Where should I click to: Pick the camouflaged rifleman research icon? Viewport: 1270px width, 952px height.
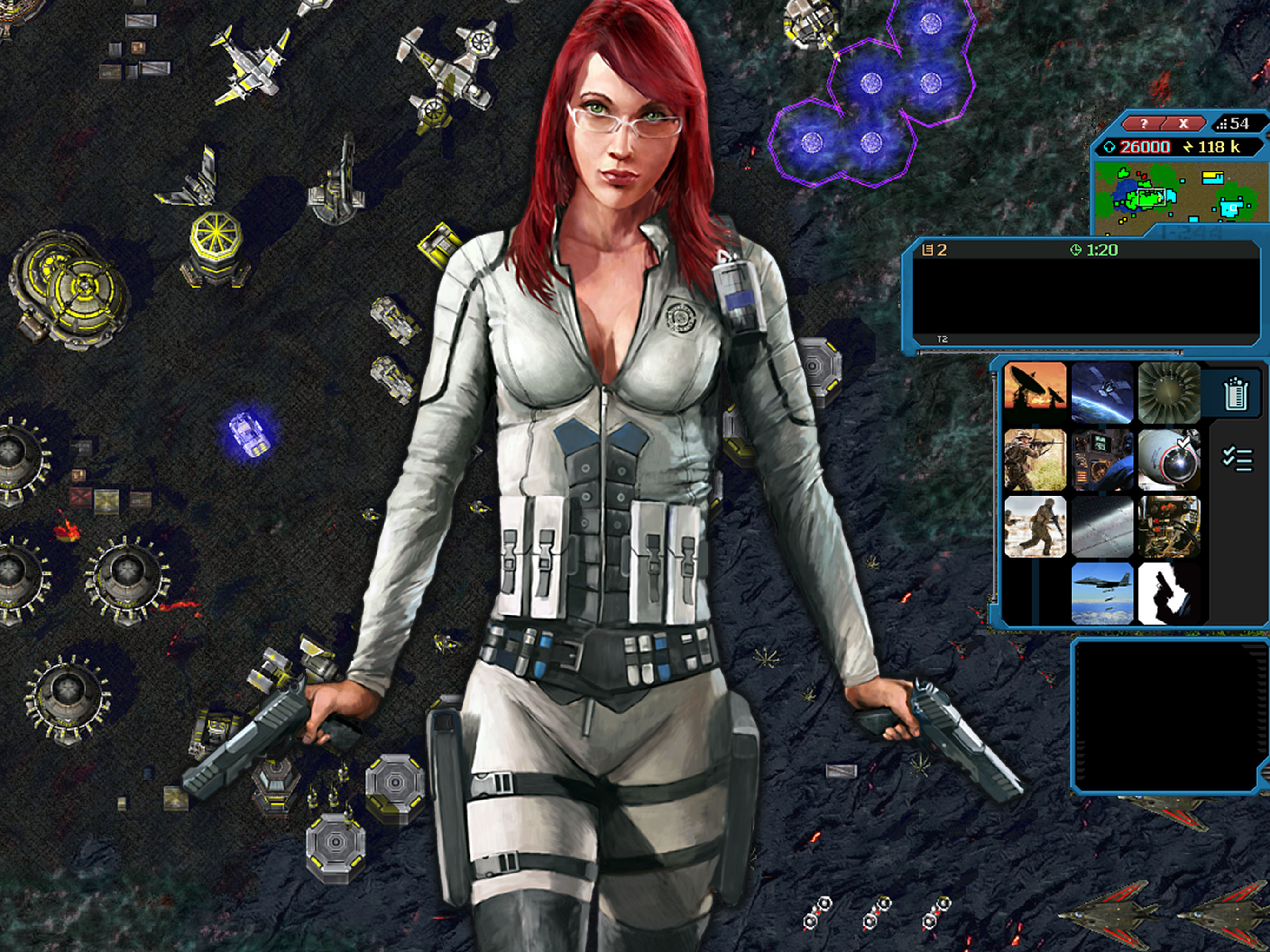[1035, 460]
